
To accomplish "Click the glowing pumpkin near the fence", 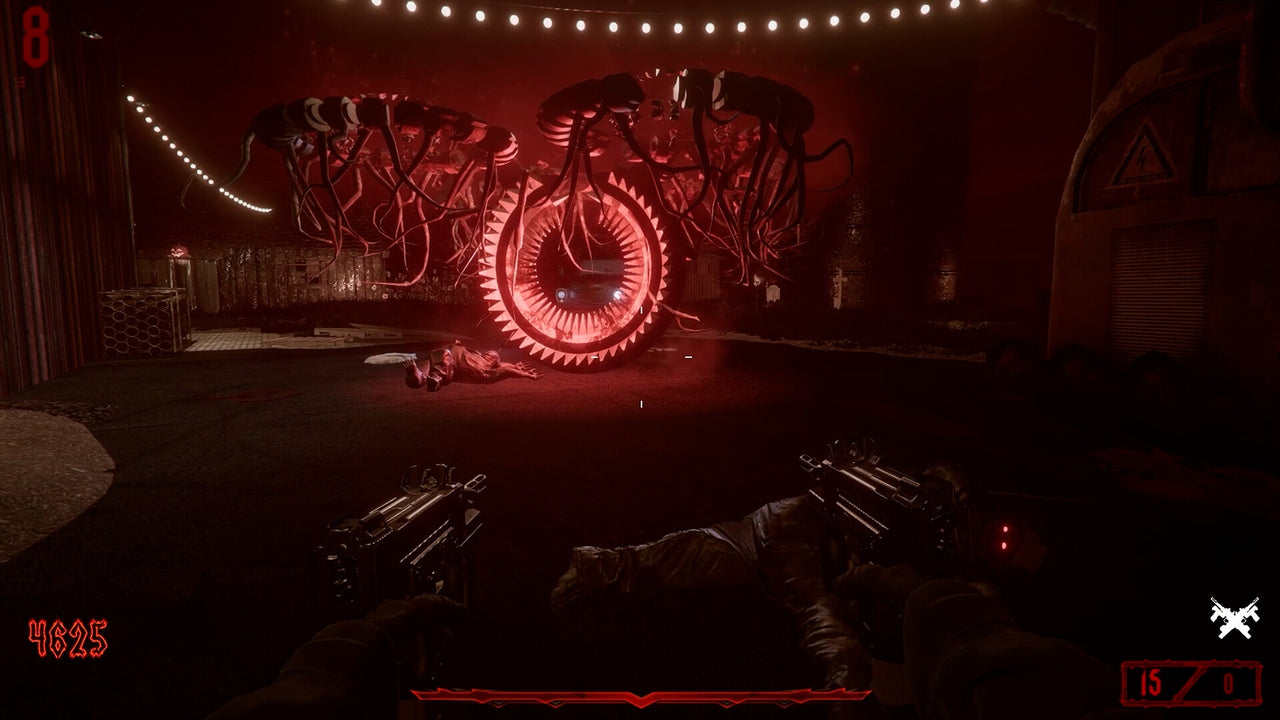I will tap(178, 251).
